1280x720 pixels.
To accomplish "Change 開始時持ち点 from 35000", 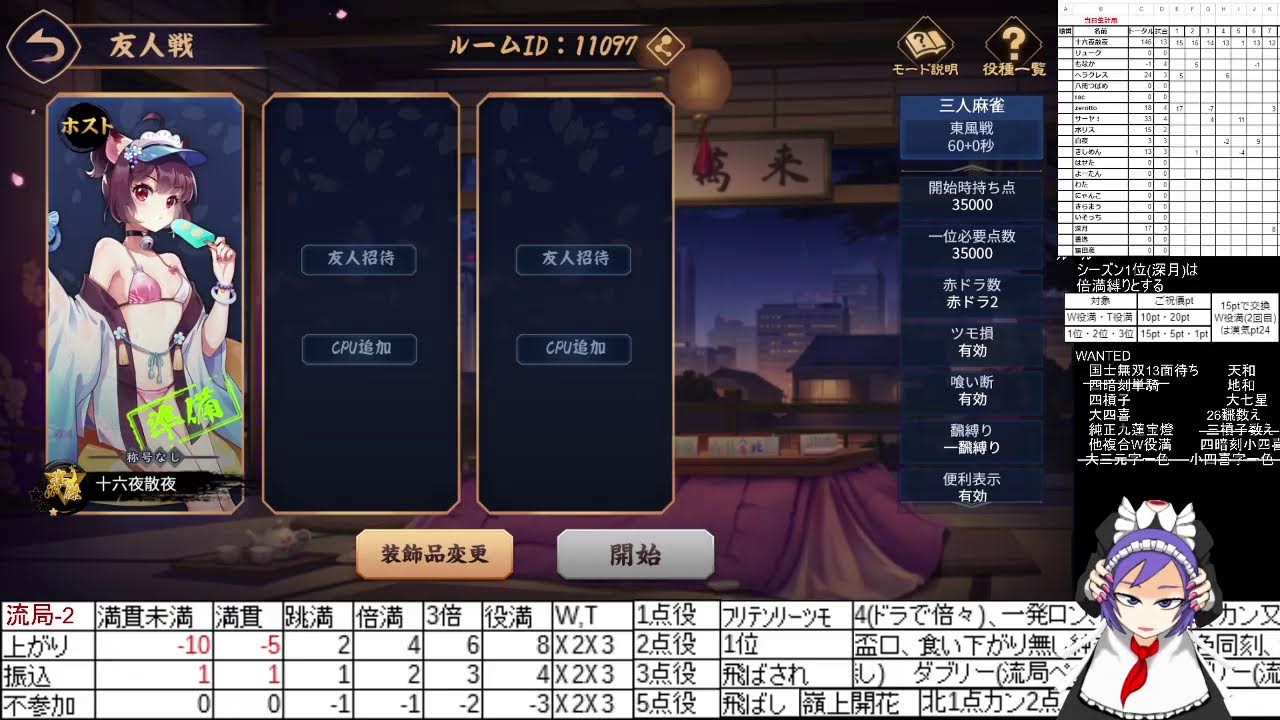I will [971, 195].
